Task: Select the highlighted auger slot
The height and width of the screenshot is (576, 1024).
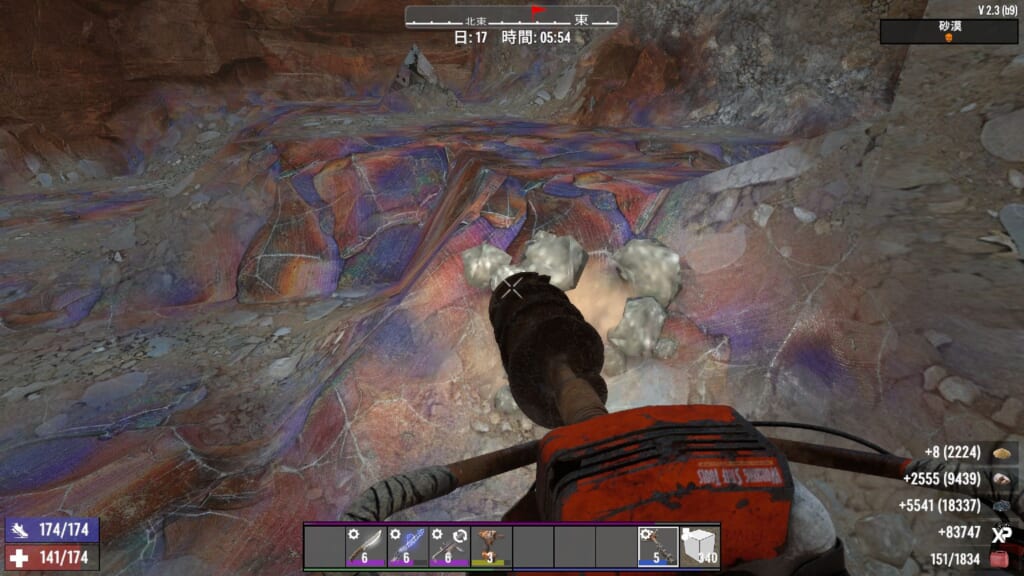Action: (x=658, y=546)
